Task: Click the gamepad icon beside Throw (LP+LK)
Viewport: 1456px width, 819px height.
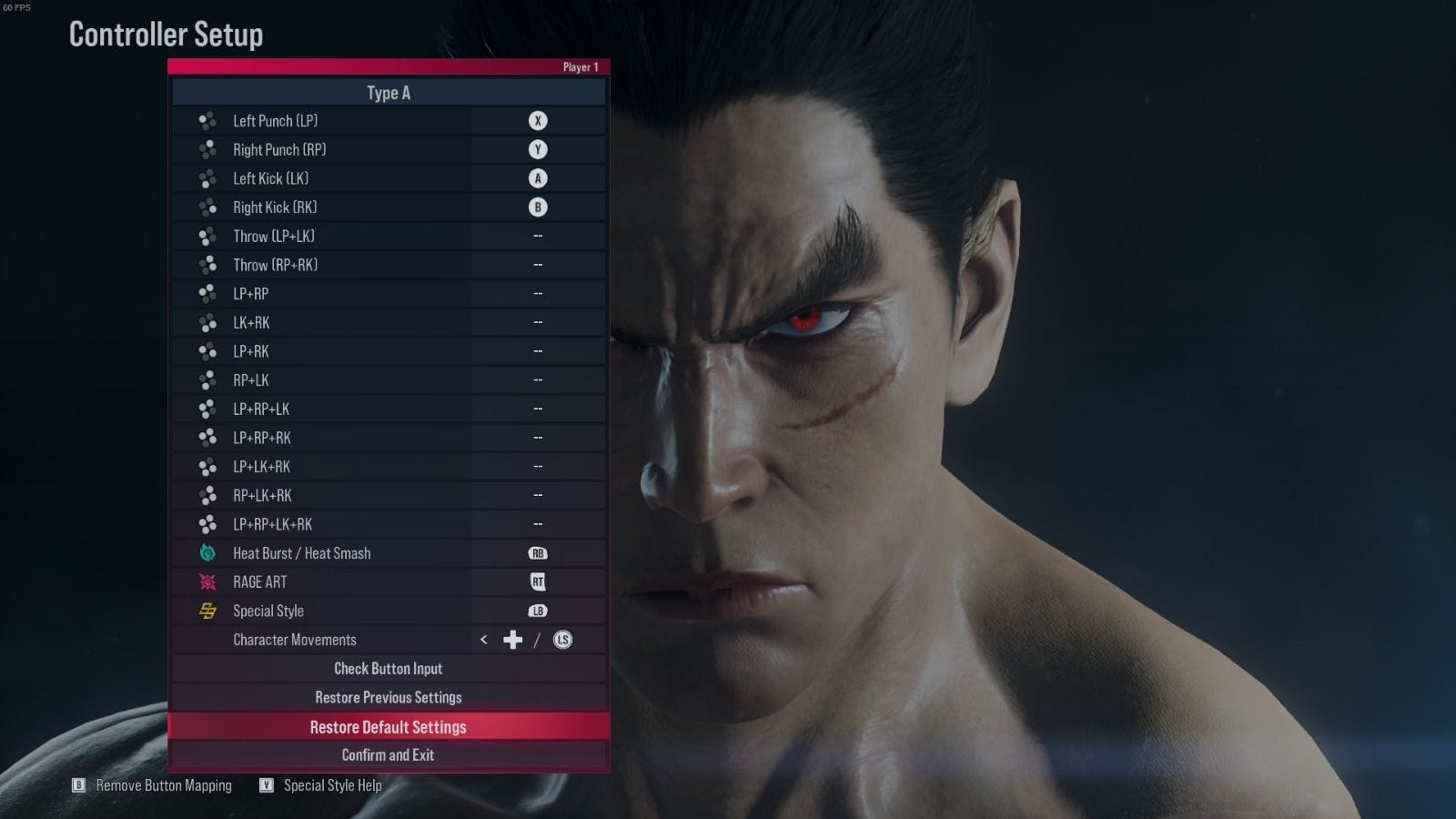Action: tap(205, 236)
